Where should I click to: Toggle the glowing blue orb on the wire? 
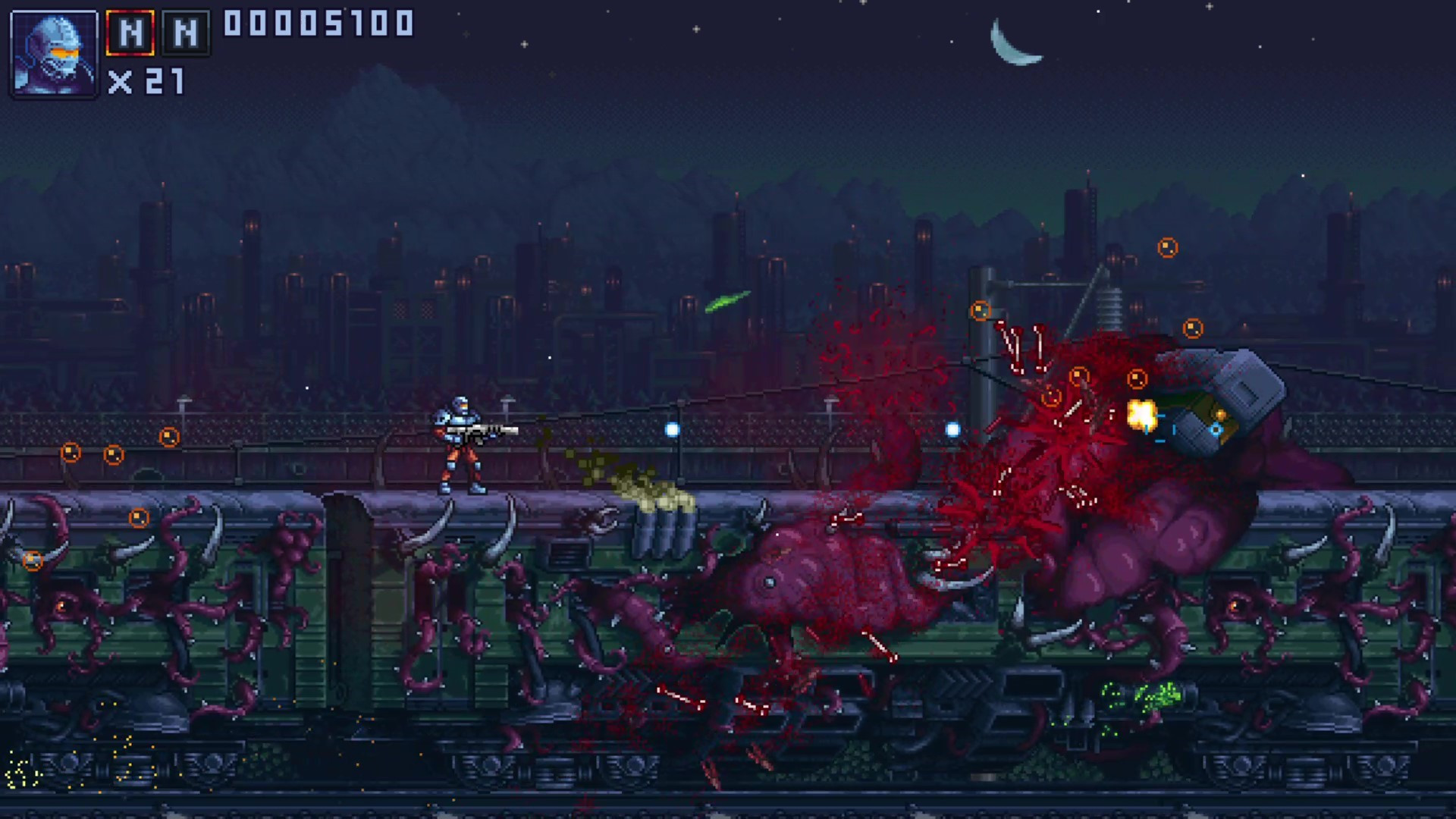[670, 429]
